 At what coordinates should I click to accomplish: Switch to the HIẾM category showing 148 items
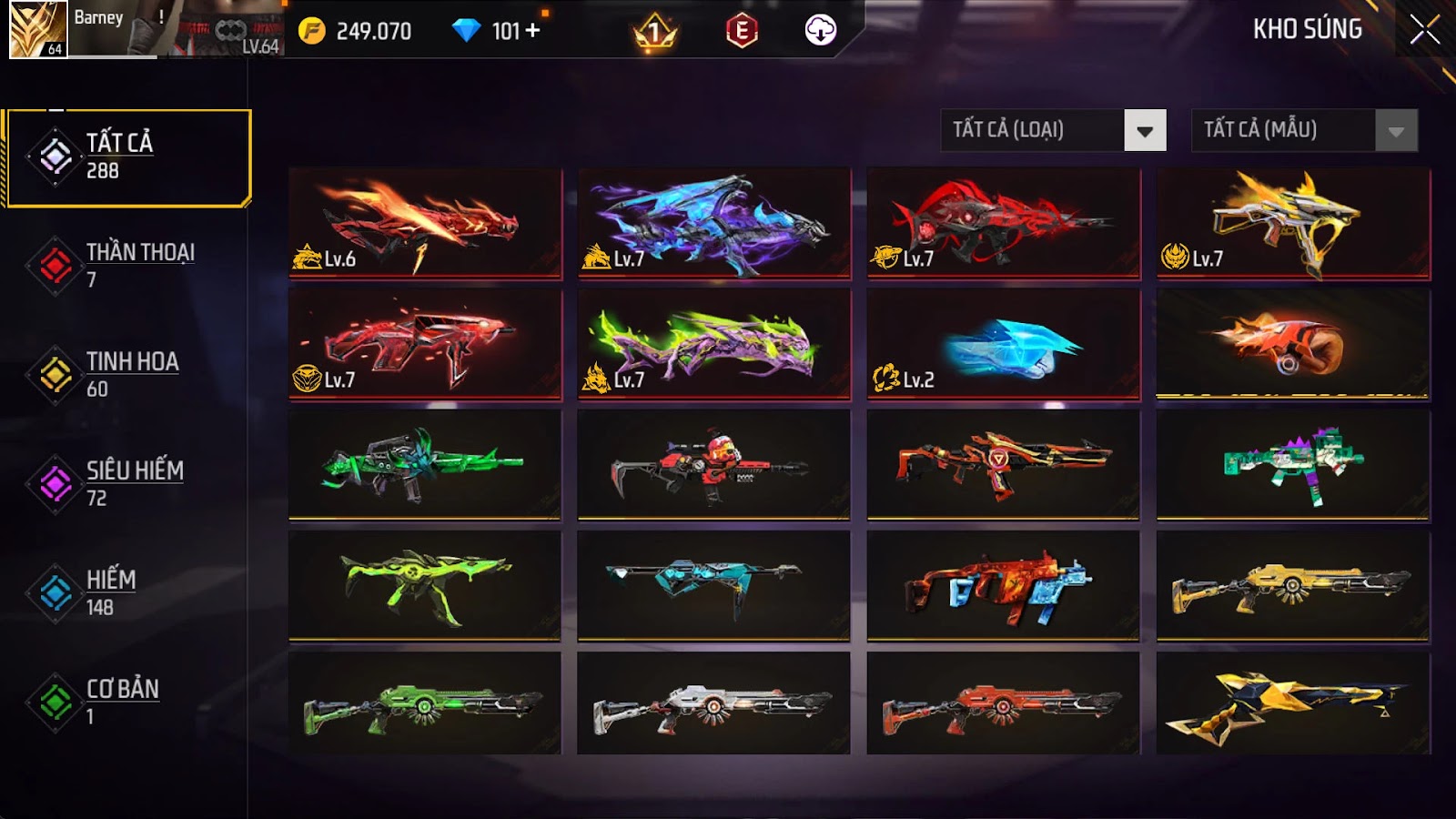click(x=113, y=590)
